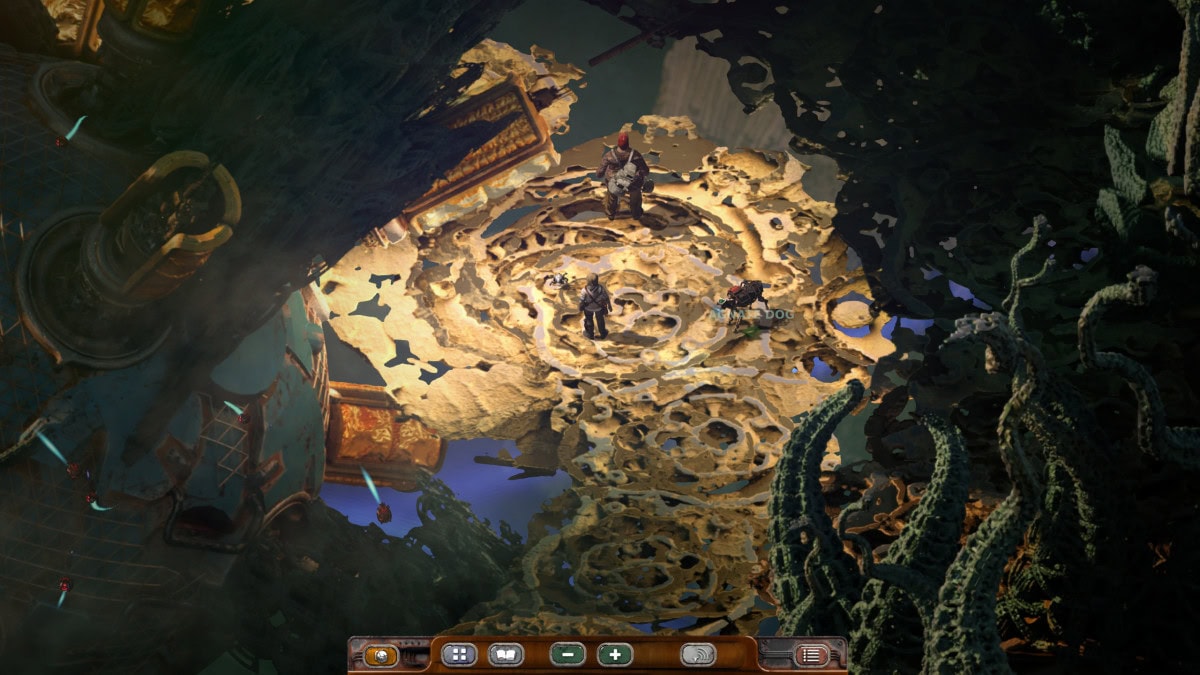Open the four-square grid panel
Image resolution: width=1200 pixels, height=675 pixels.
click(x=459, y=655)
